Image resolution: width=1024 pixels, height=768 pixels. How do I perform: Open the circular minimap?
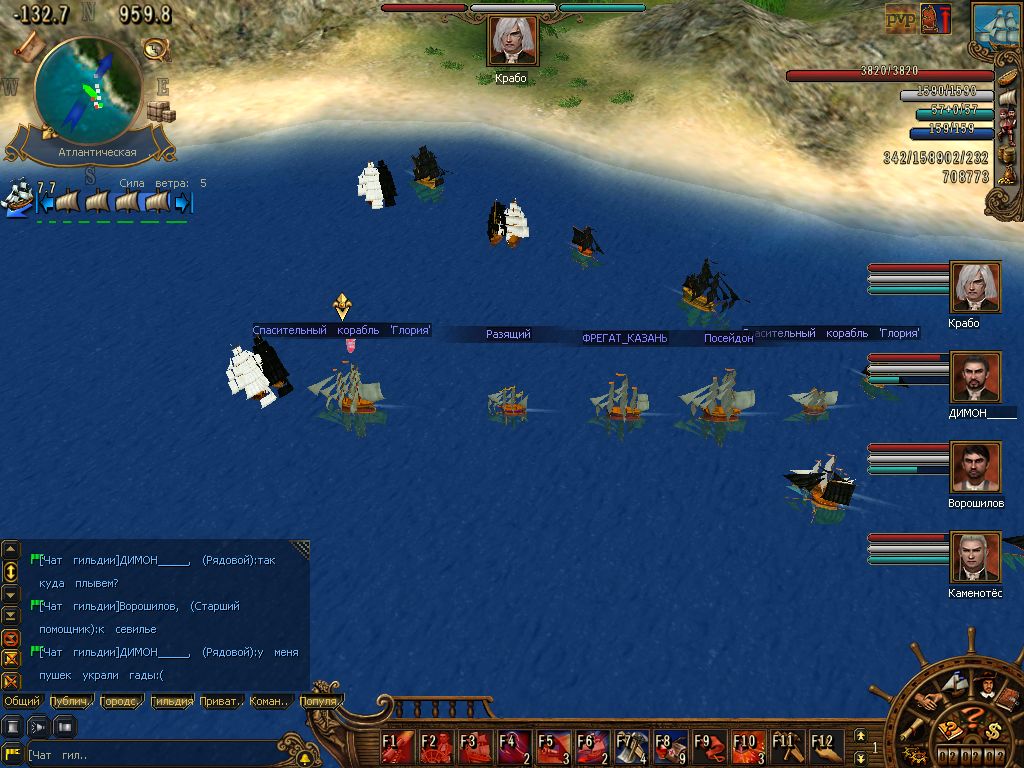coord(88,92)
